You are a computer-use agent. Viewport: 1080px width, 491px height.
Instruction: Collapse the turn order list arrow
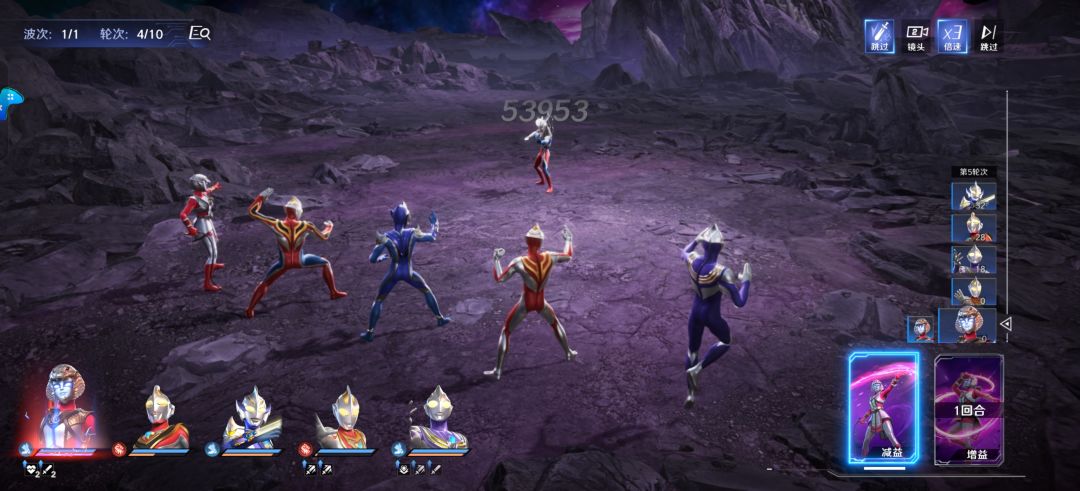[1006, 324]
